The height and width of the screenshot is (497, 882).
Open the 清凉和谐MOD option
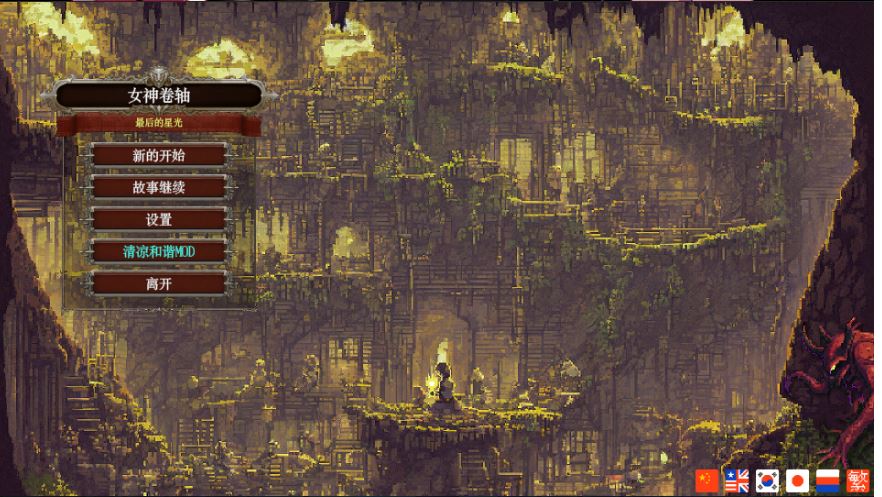(x=159, y=251)
